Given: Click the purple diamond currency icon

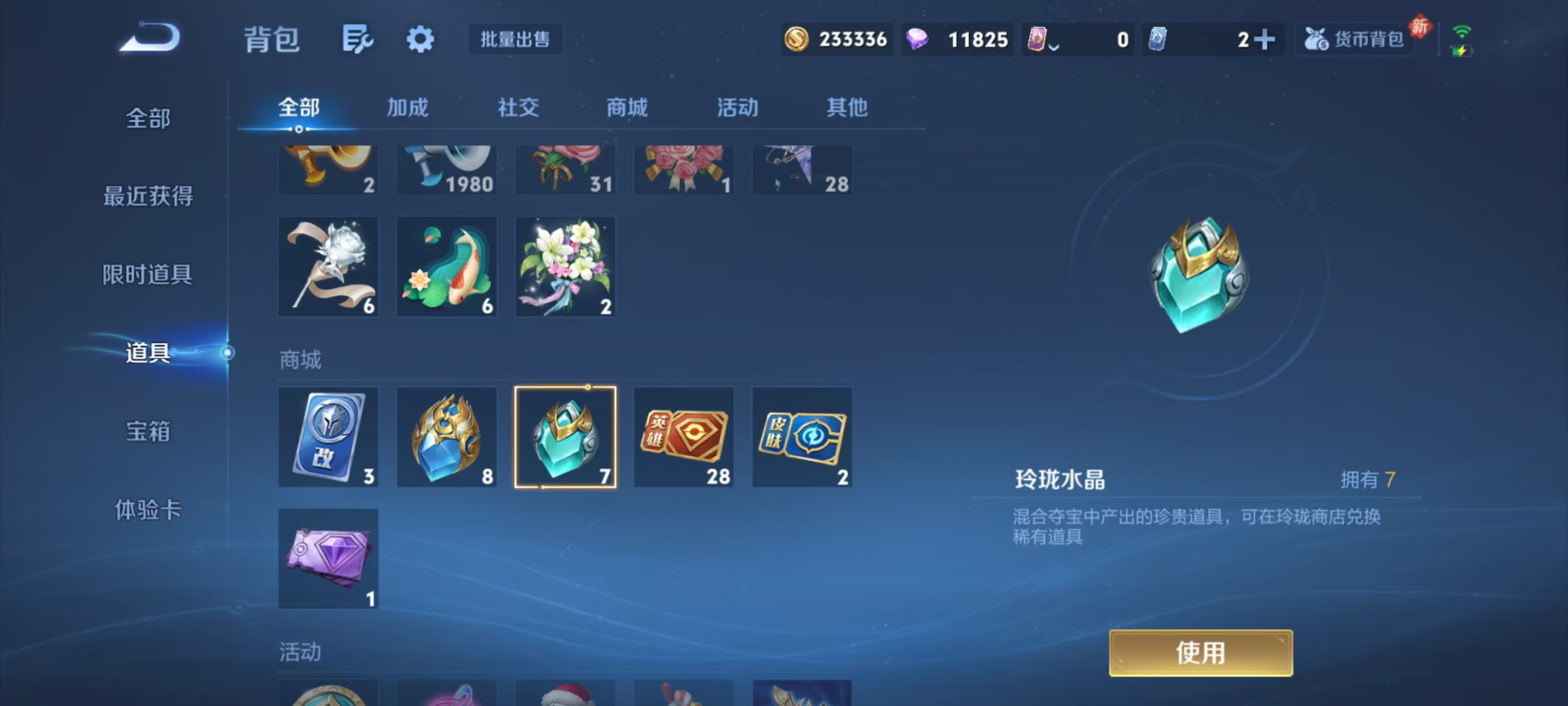Looking at the screenshot, I should click(920, 39).
